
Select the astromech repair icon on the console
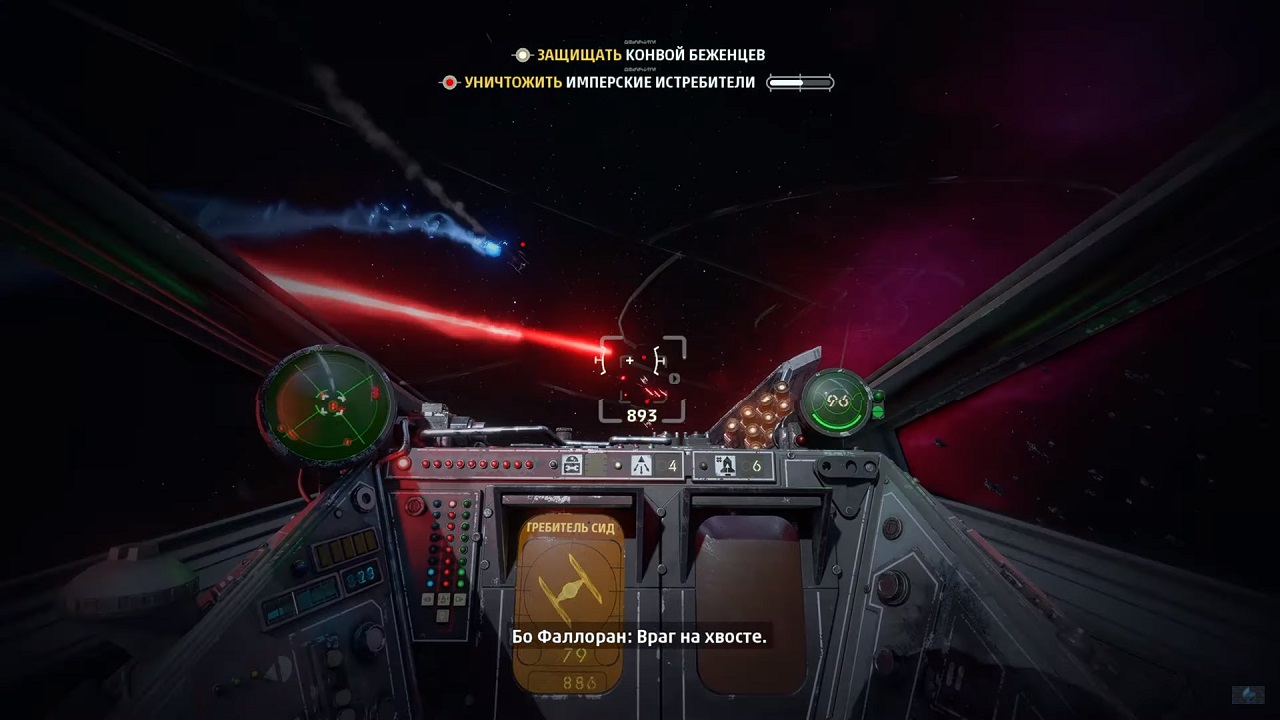click(572, 462)
